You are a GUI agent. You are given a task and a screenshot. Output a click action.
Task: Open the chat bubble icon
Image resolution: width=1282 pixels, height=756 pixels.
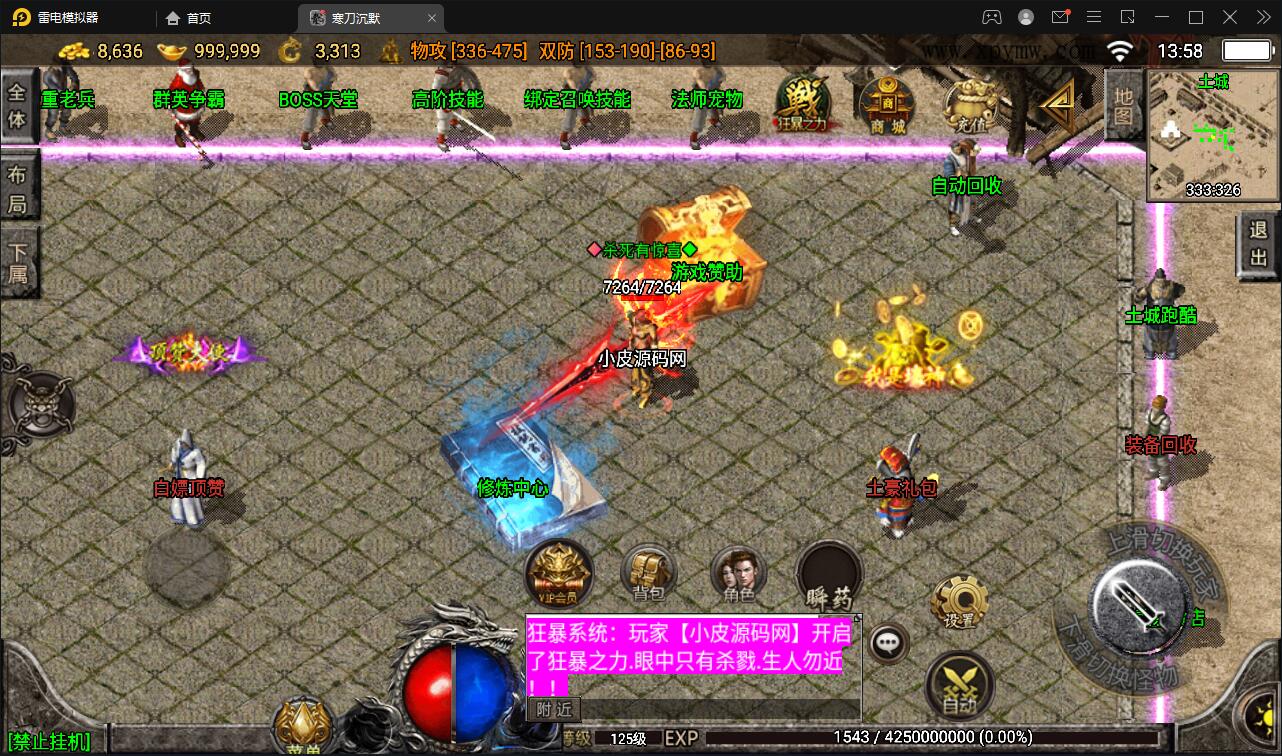pyautogui.click(x=888, y=644)
